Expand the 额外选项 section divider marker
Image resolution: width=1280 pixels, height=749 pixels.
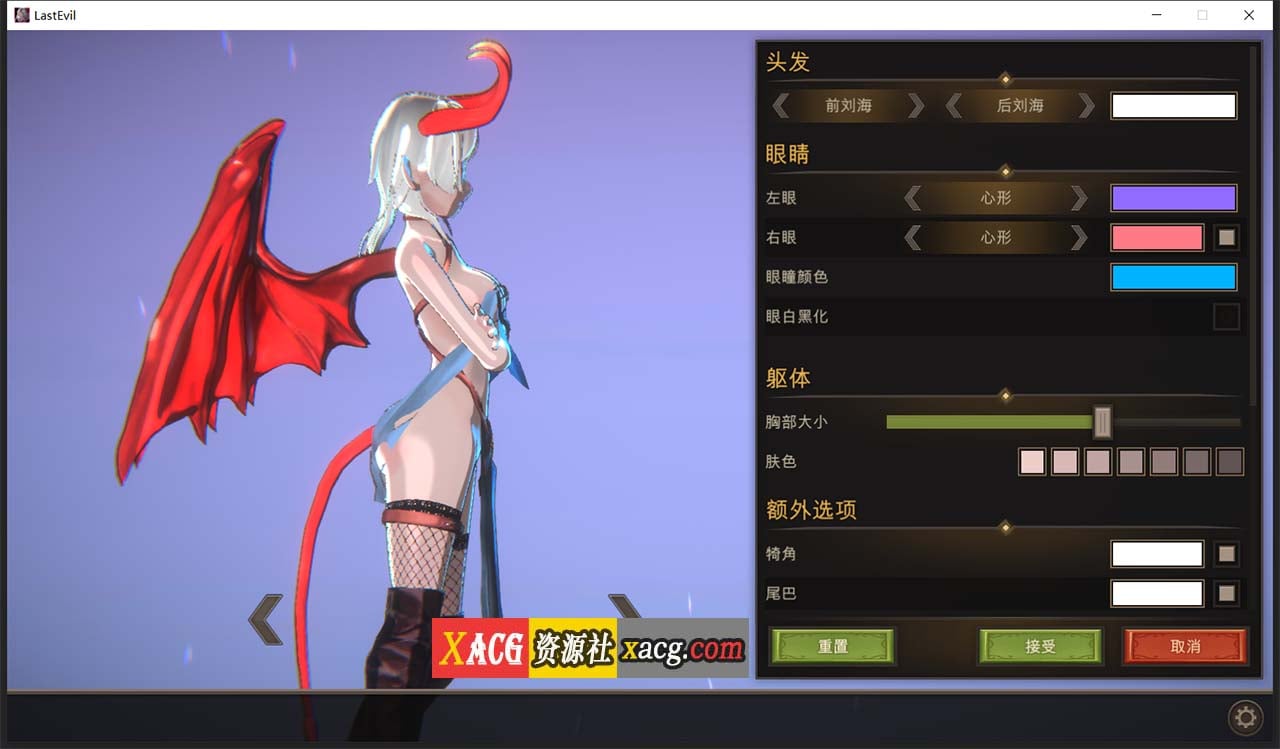1004,527
